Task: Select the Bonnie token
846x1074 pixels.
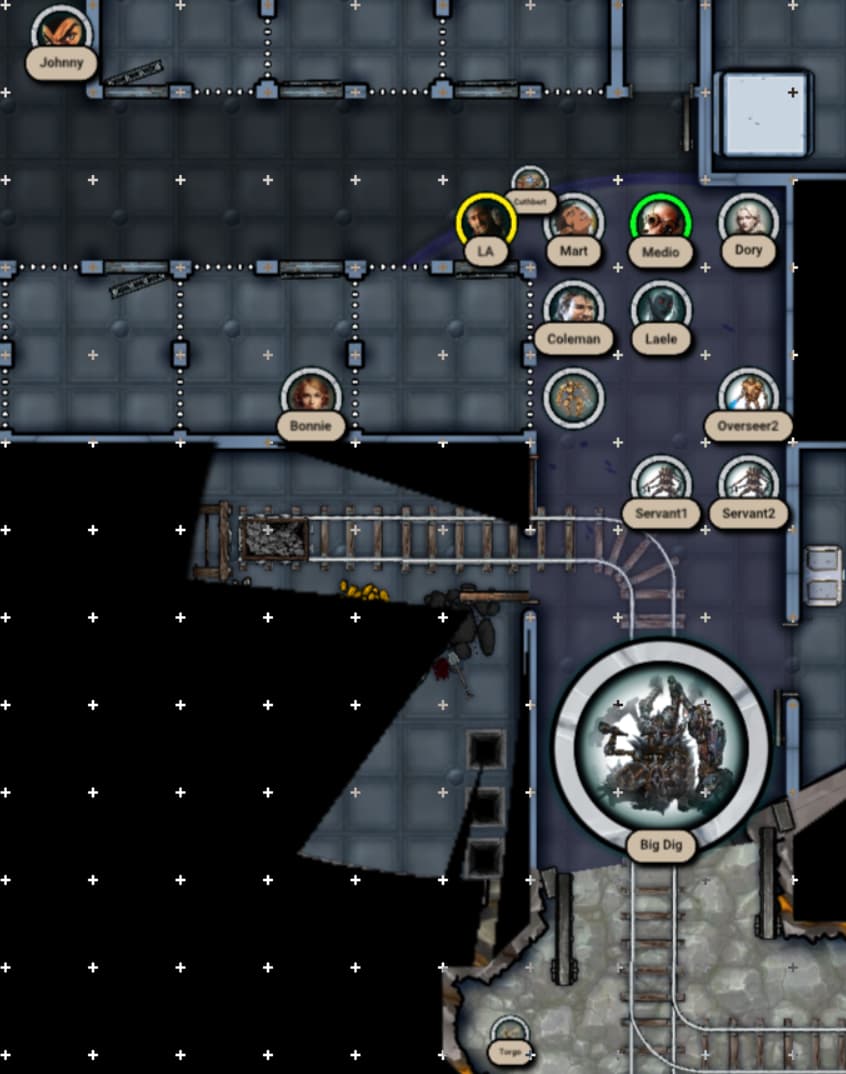Action: tap(311, 396)
